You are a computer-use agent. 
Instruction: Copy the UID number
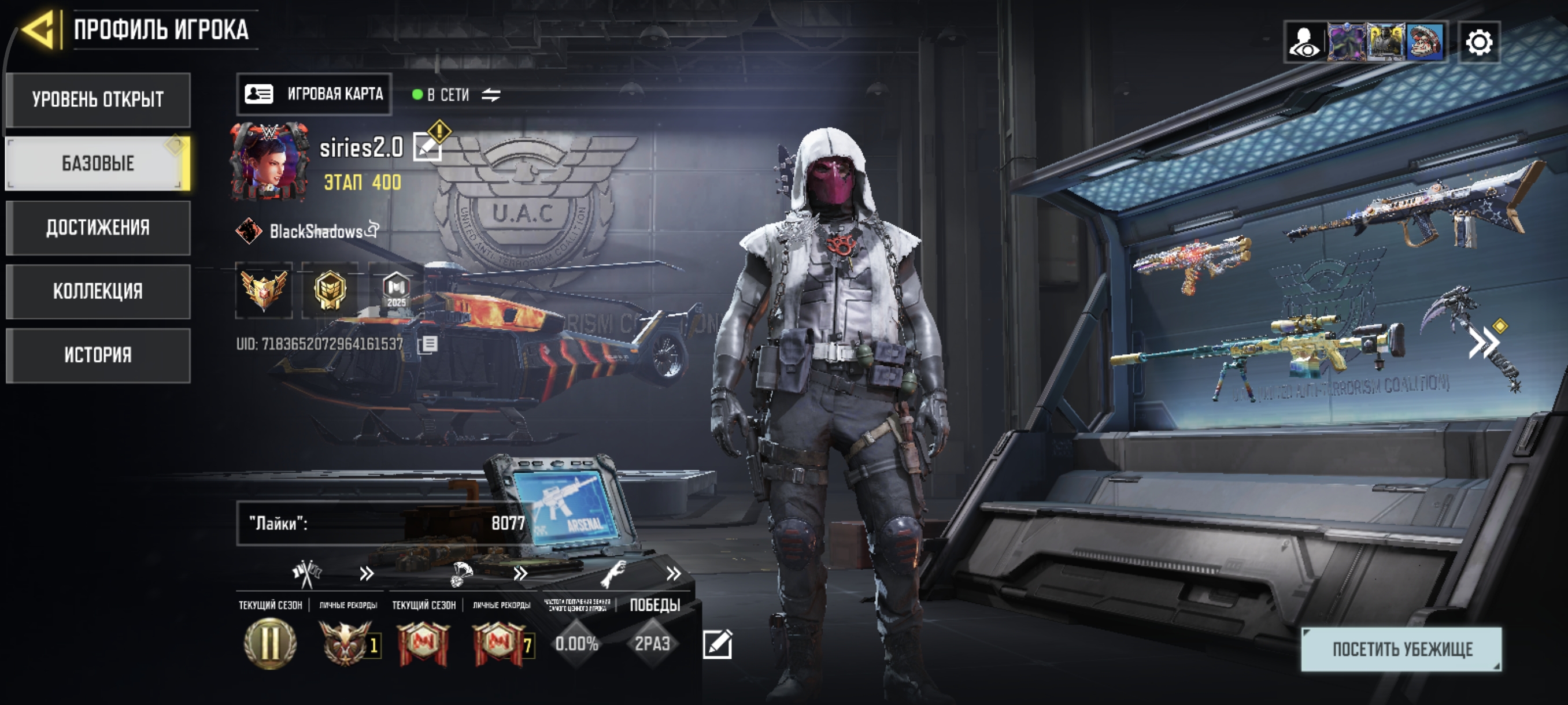(428, 344)
